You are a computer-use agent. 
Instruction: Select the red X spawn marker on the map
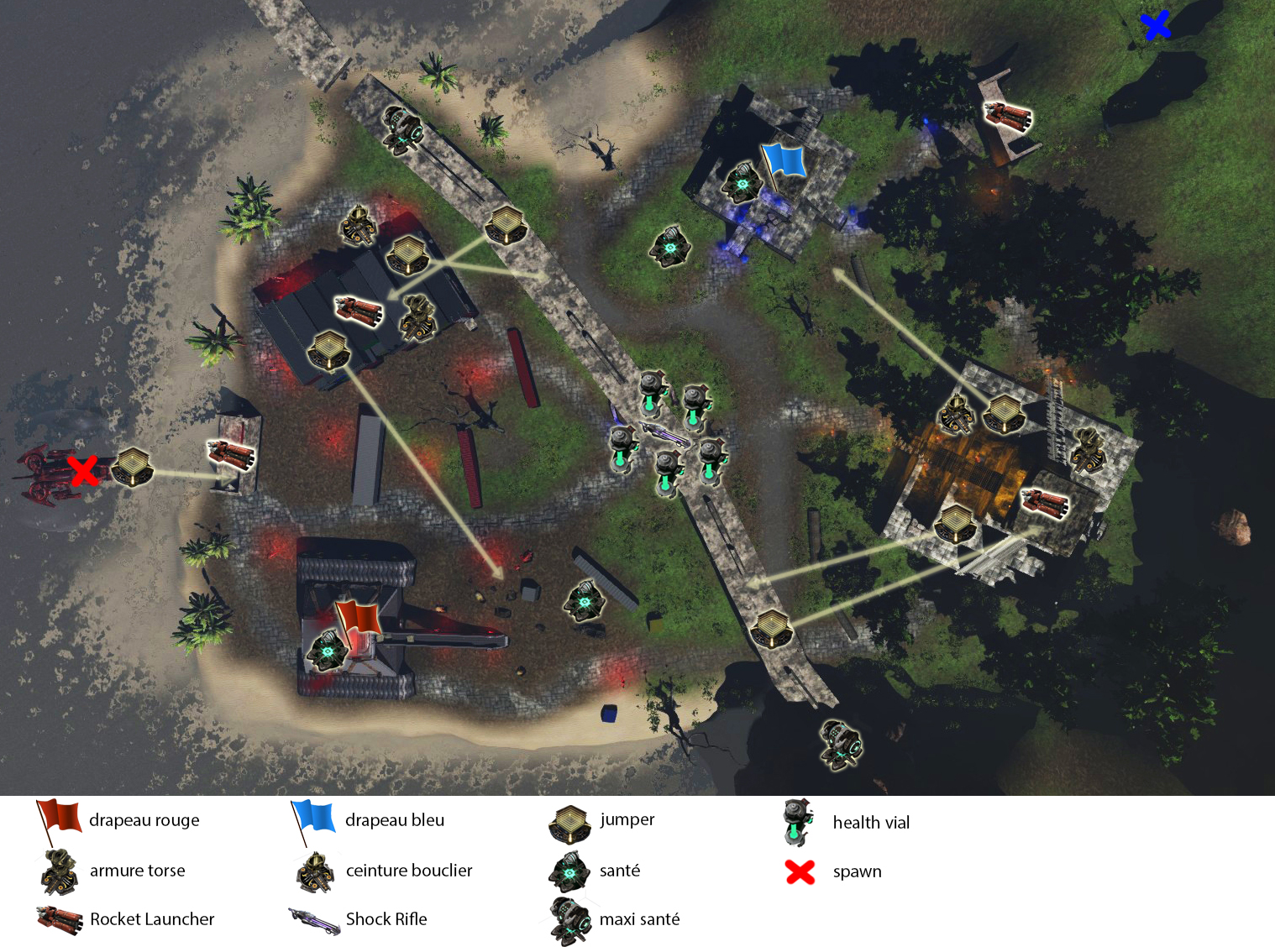point(83,471)
